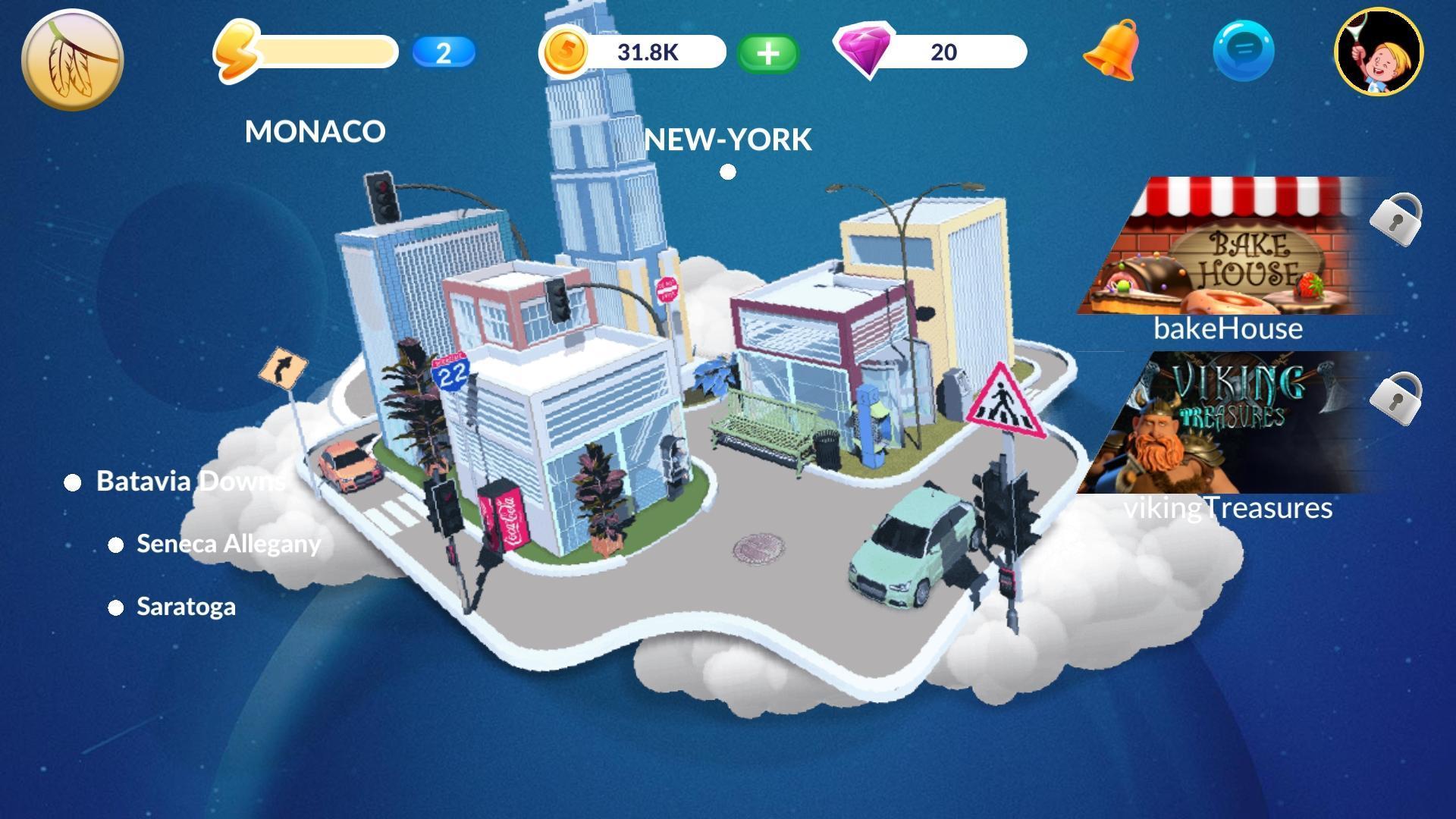Tap the purple gem currency icon
This screenshot has height=819, width=1456.
tap(864, 50)
